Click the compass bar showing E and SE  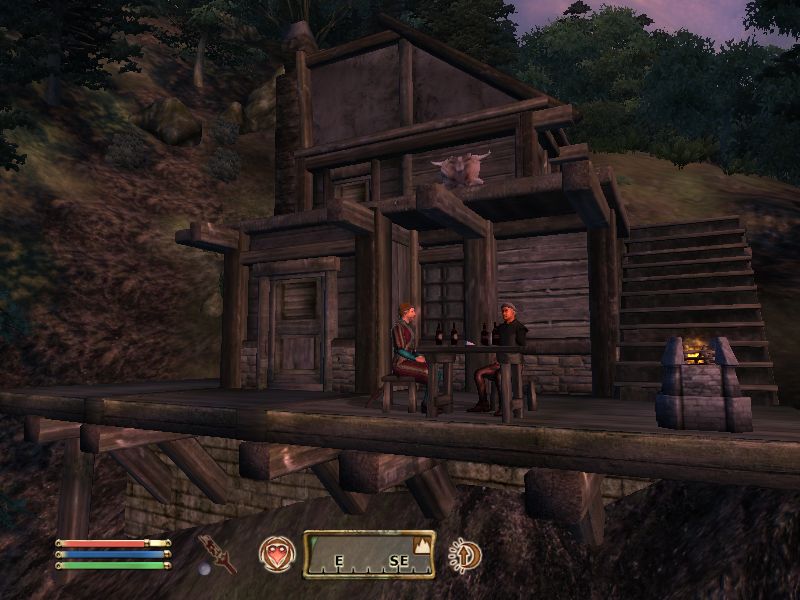[x=368, y=555]
